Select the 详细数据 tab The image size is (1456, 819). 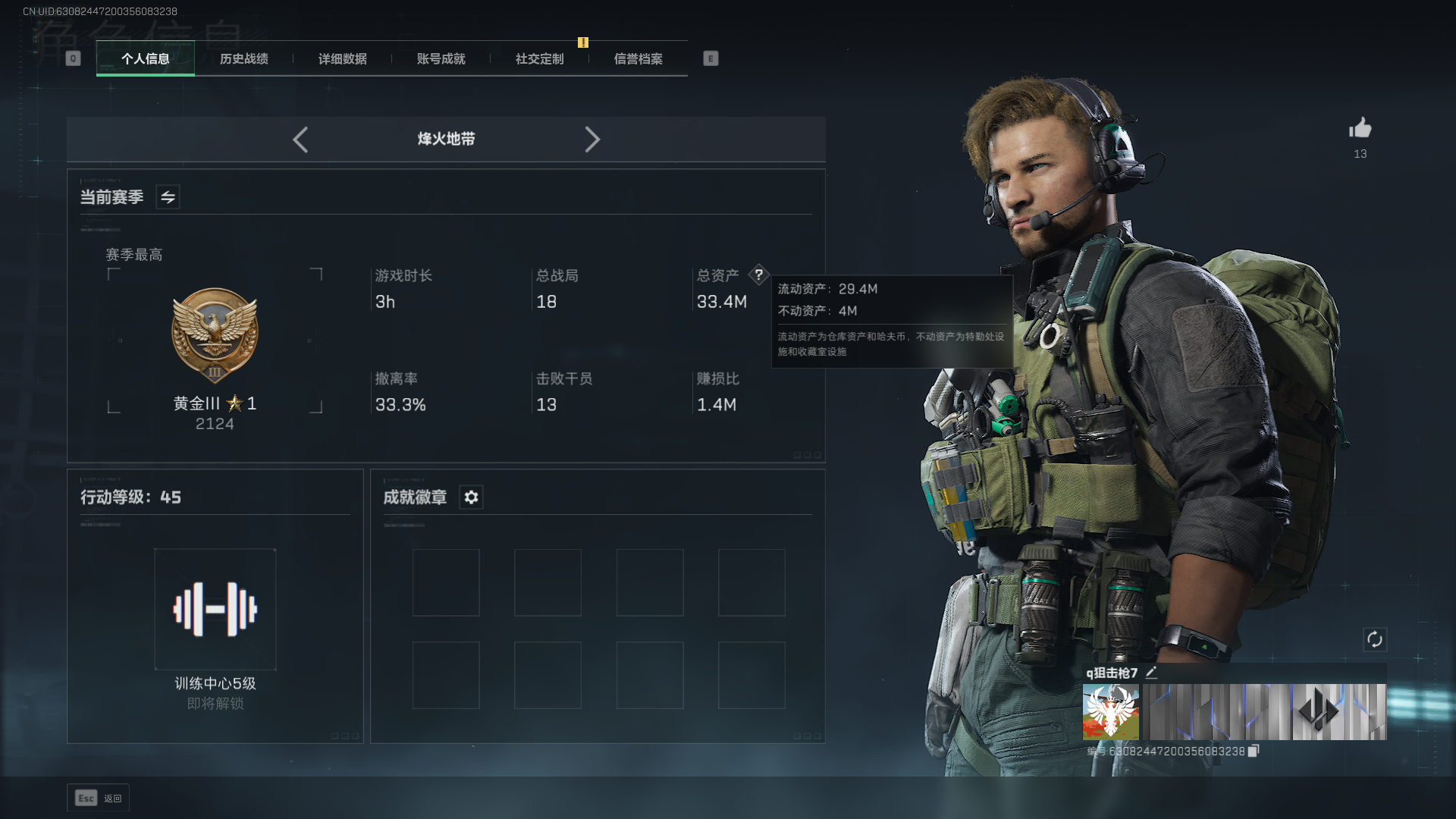343,59
